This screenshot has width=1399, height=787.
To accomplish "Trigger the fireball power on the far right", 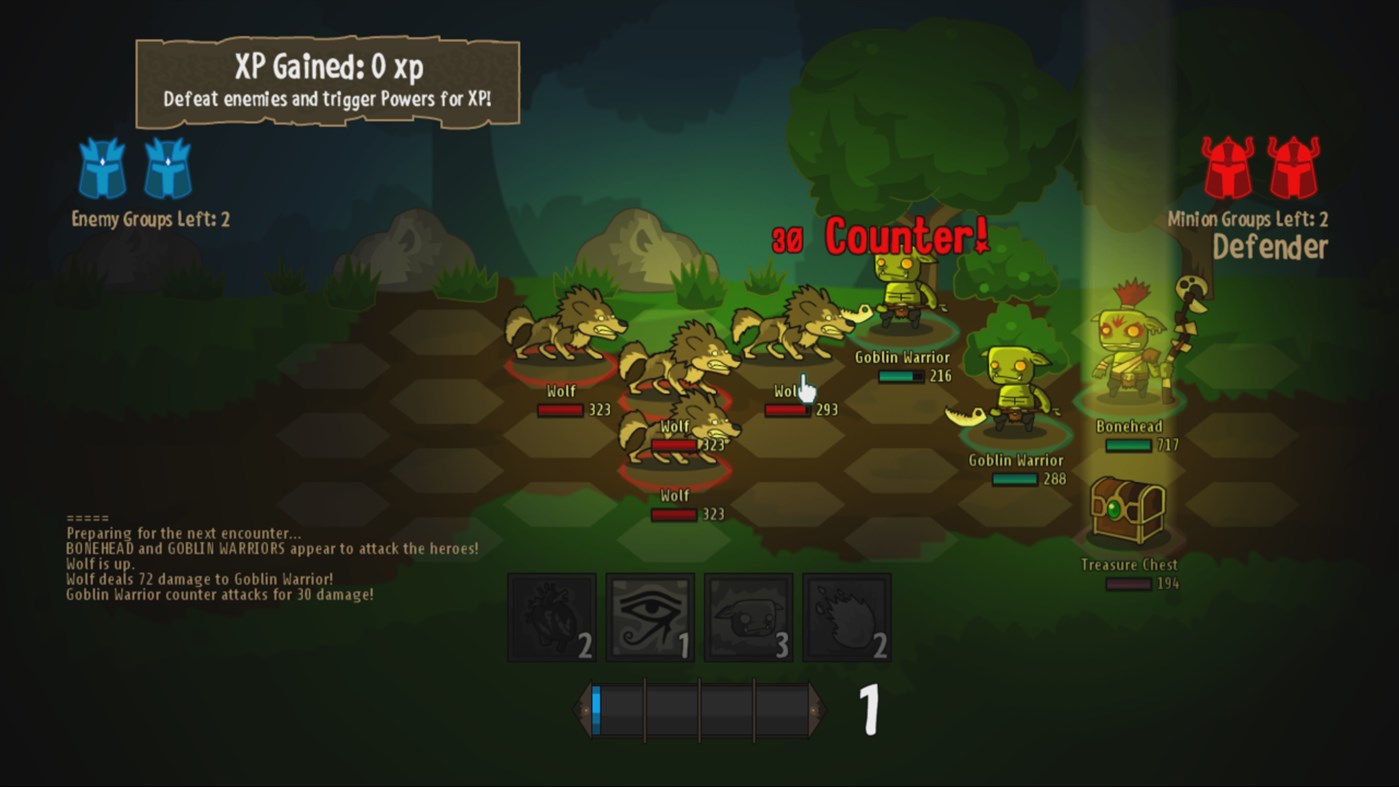I will tap(846, 615).
